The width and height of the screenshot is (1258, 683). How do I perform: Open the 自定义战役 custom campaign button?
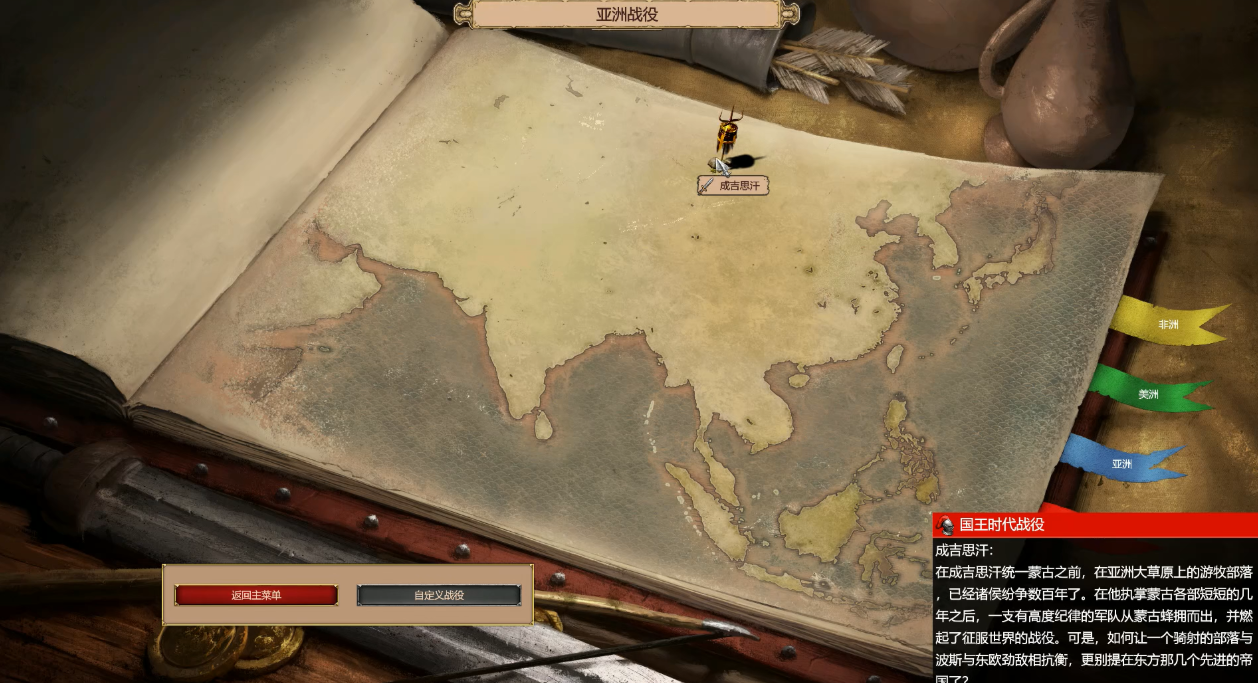pyautogui.click(x=439, y=595)
